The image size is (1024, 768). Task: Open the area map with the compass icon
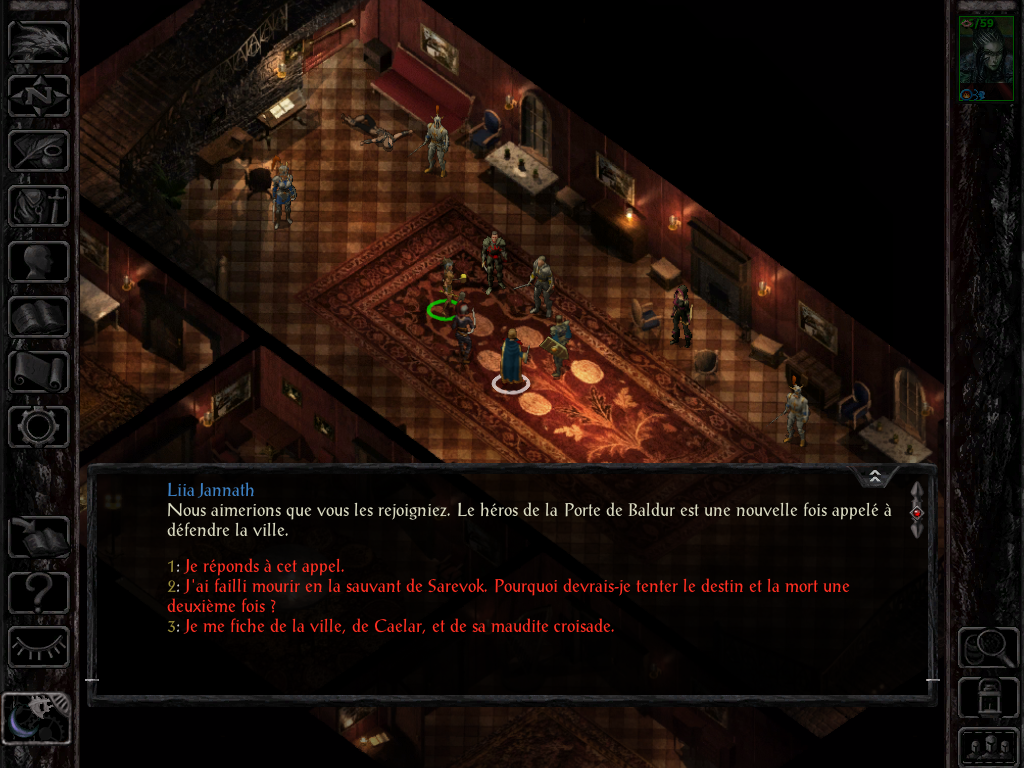(x=39, y=96)
